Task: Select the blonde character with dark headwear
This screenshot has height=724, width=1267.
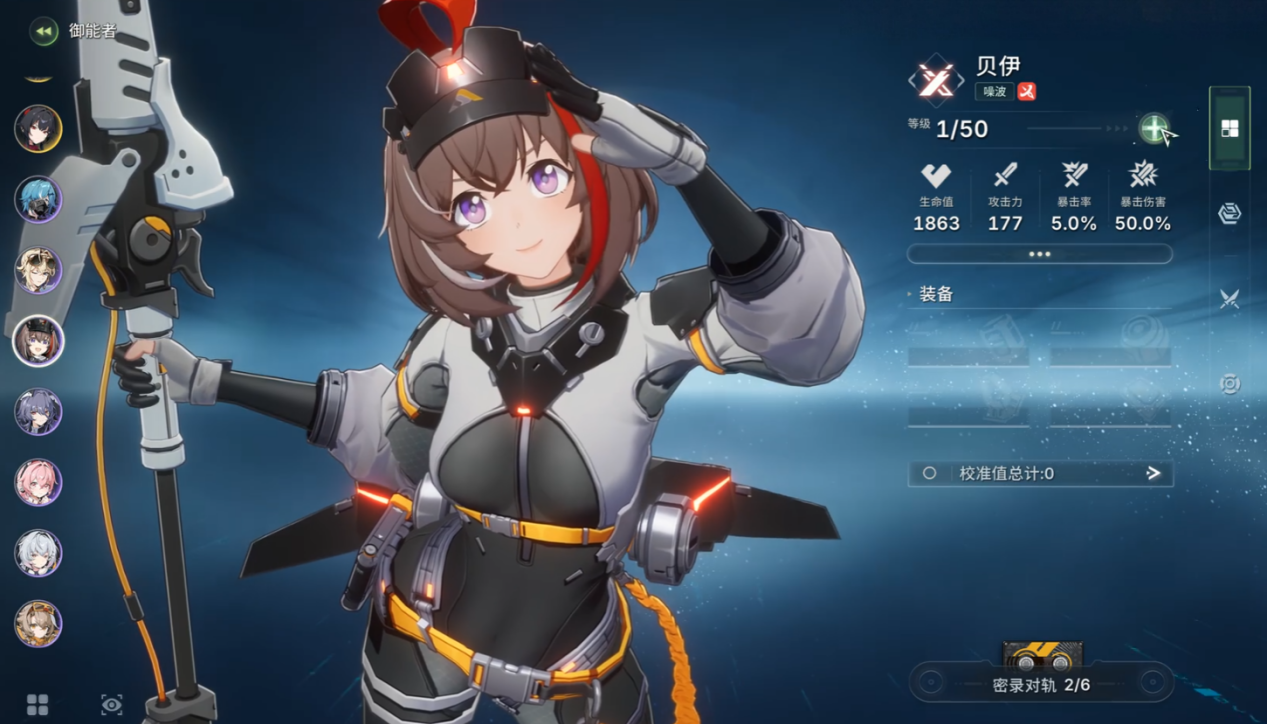Action: pos(38,270)
